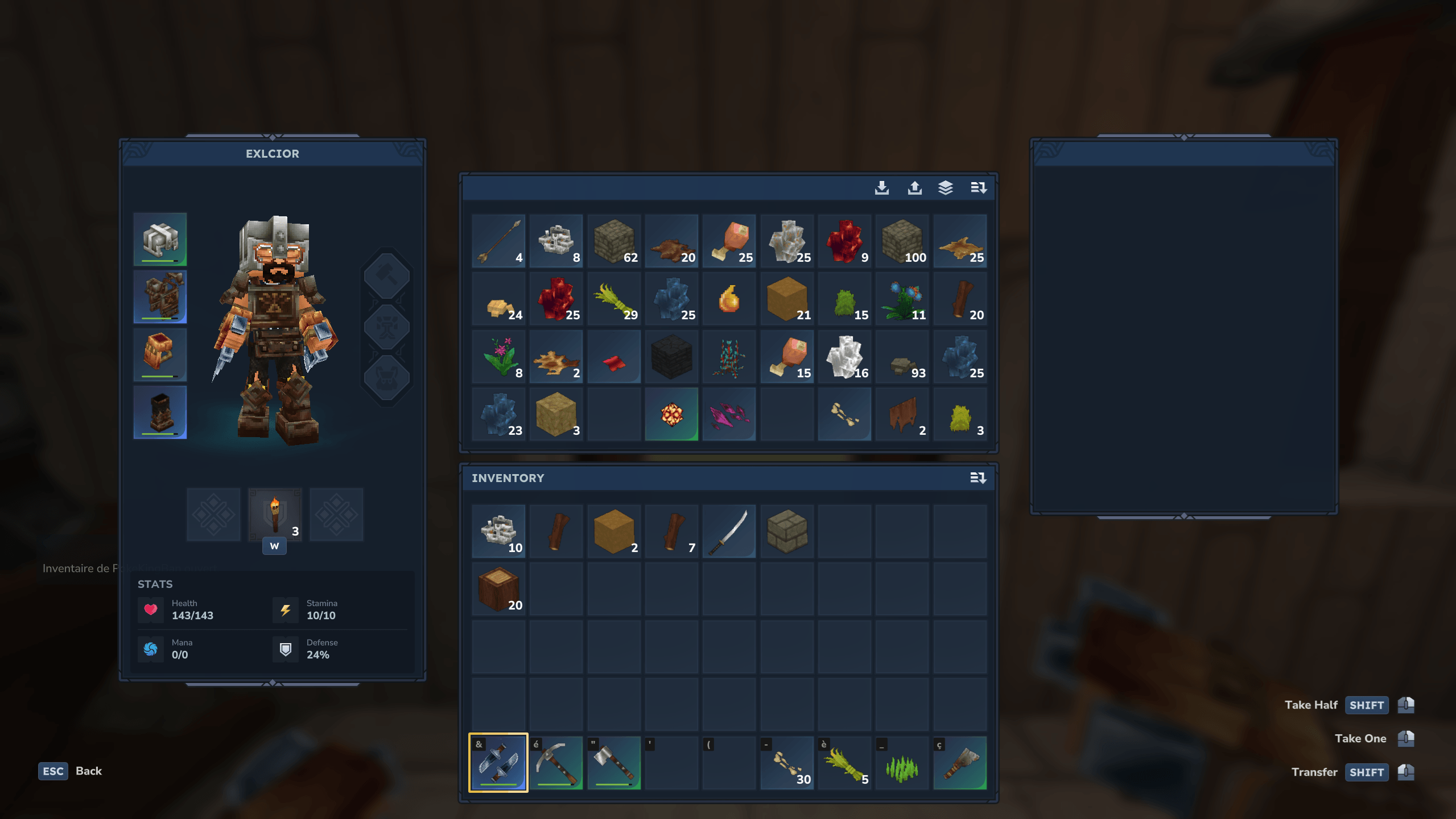This screenshot has width=1456, height=819.
Task: Take the glowing orange ore item
Action: [671, 414]
